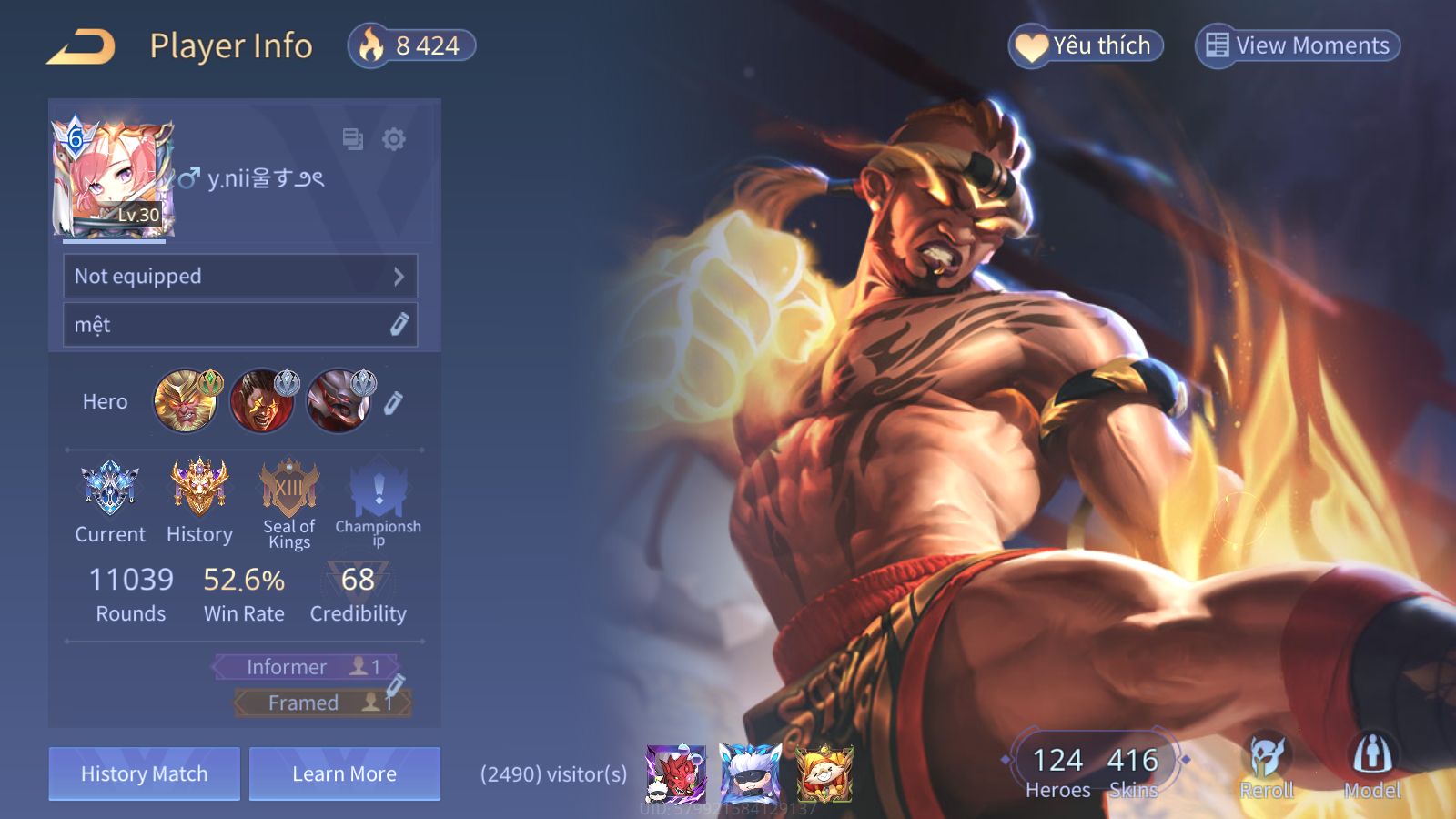Open the player avatar portrait
Viewport: 1456px width, 819px height.
113,178
